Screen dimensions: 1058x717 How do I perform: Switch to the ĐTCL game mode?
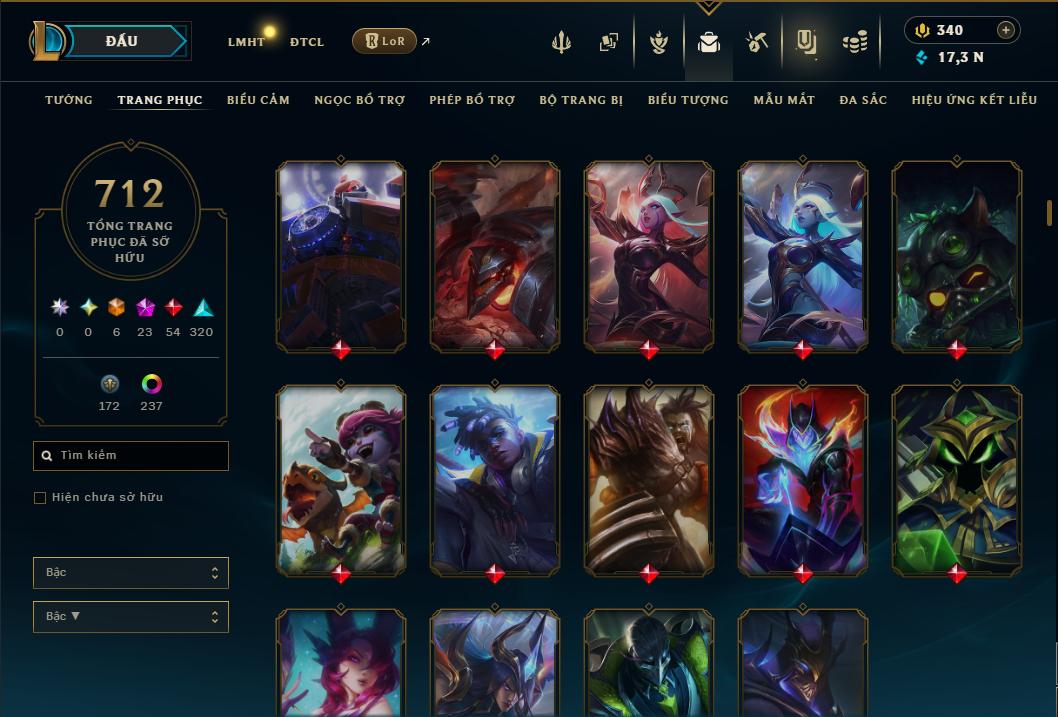[x=307, y=42]
